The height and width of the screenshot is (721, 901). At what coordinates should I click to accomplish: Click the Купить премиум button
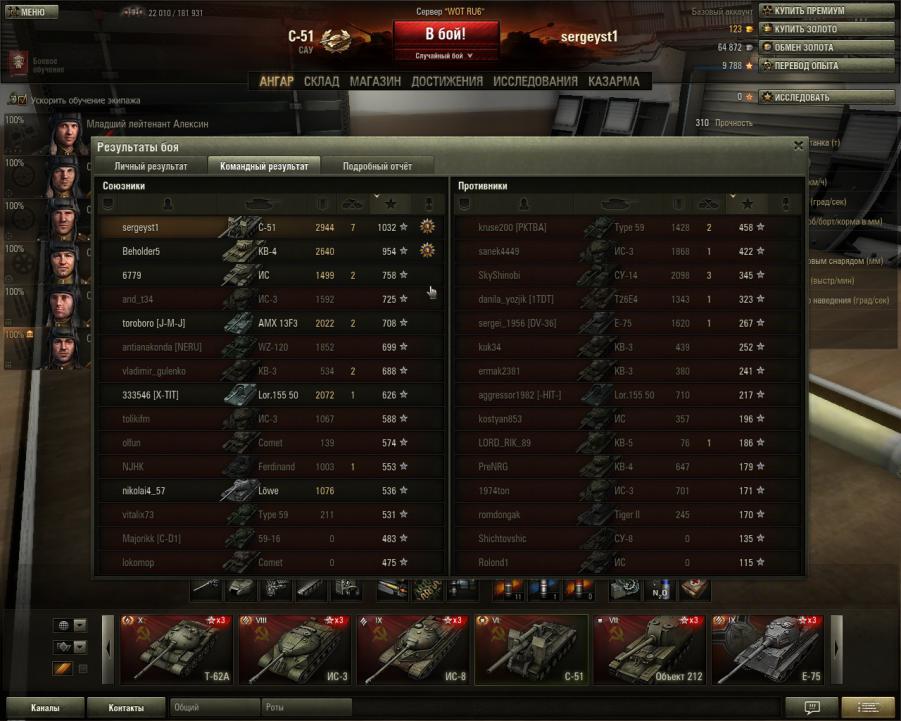[826, 11]
